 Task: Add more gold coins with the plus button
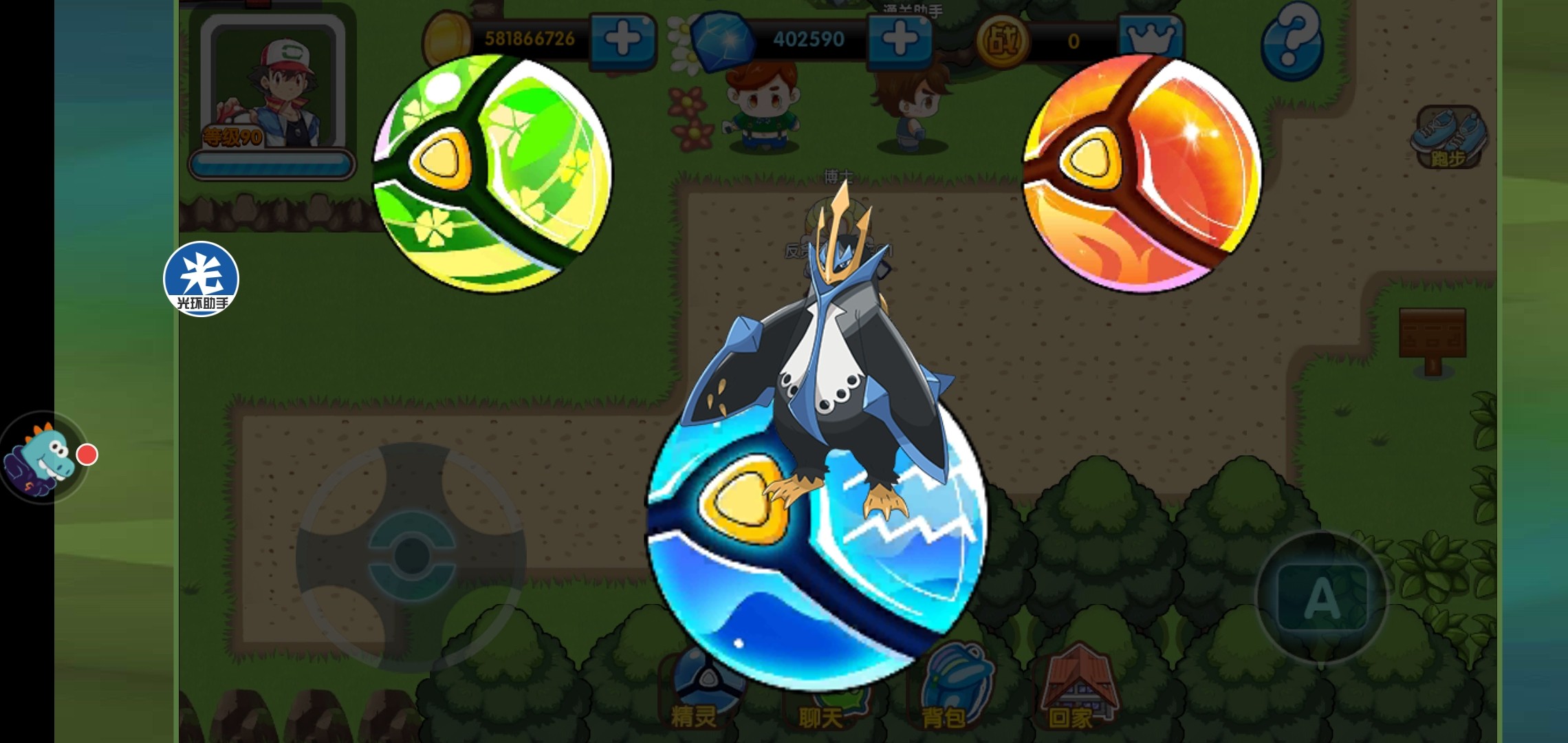tap(623, 40)
